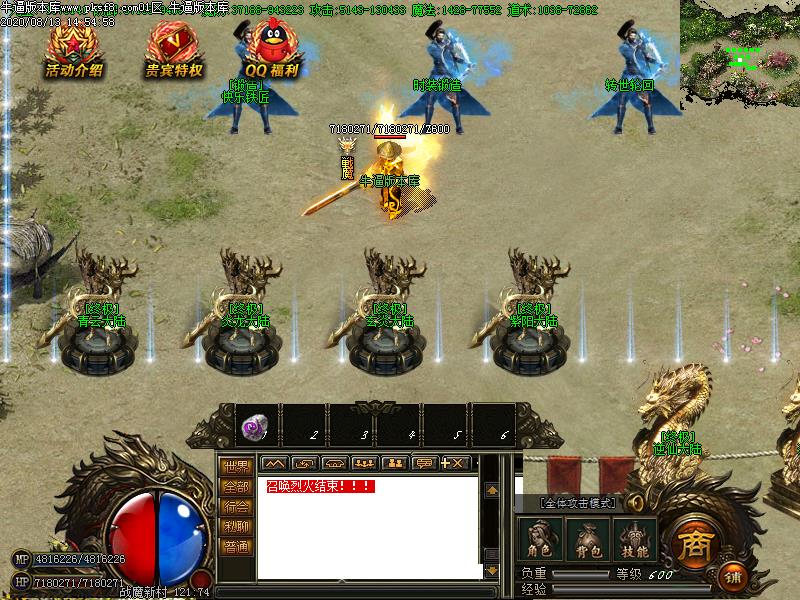This screenshot has height=600, width=800.
Task: Click the minimap in the corner
Action: click(x=740, y=55)
